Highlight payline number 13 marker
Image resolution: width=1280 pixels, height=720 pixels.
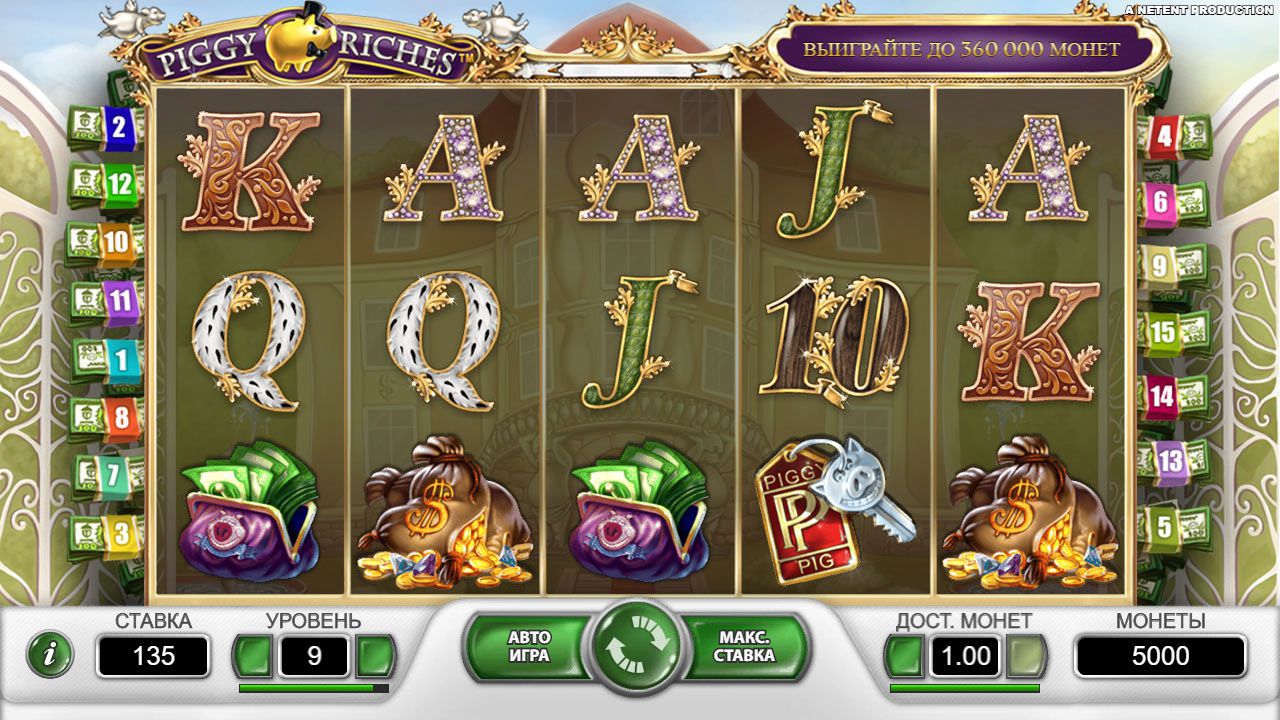pyautogui.click(x=1169, y=461)
